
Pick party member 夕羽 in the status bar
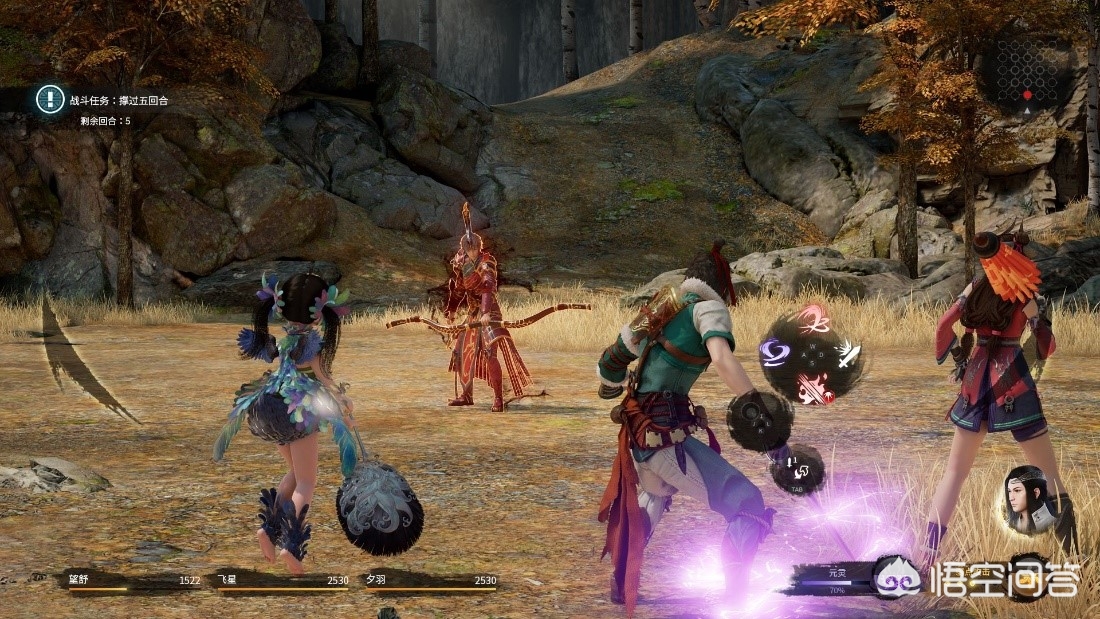431,581
